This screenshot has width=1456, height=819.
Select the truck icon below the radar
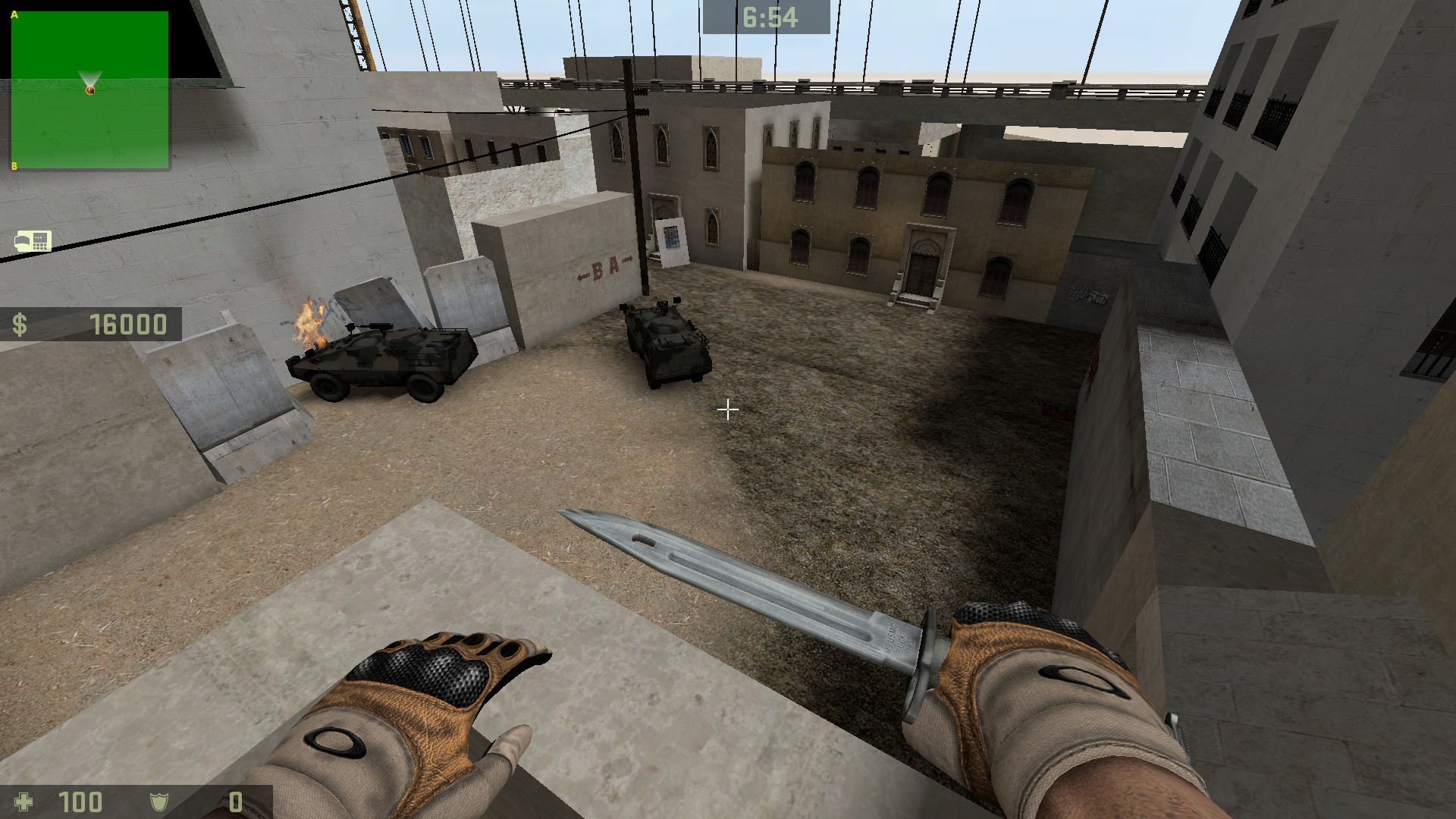coord(32,241)
